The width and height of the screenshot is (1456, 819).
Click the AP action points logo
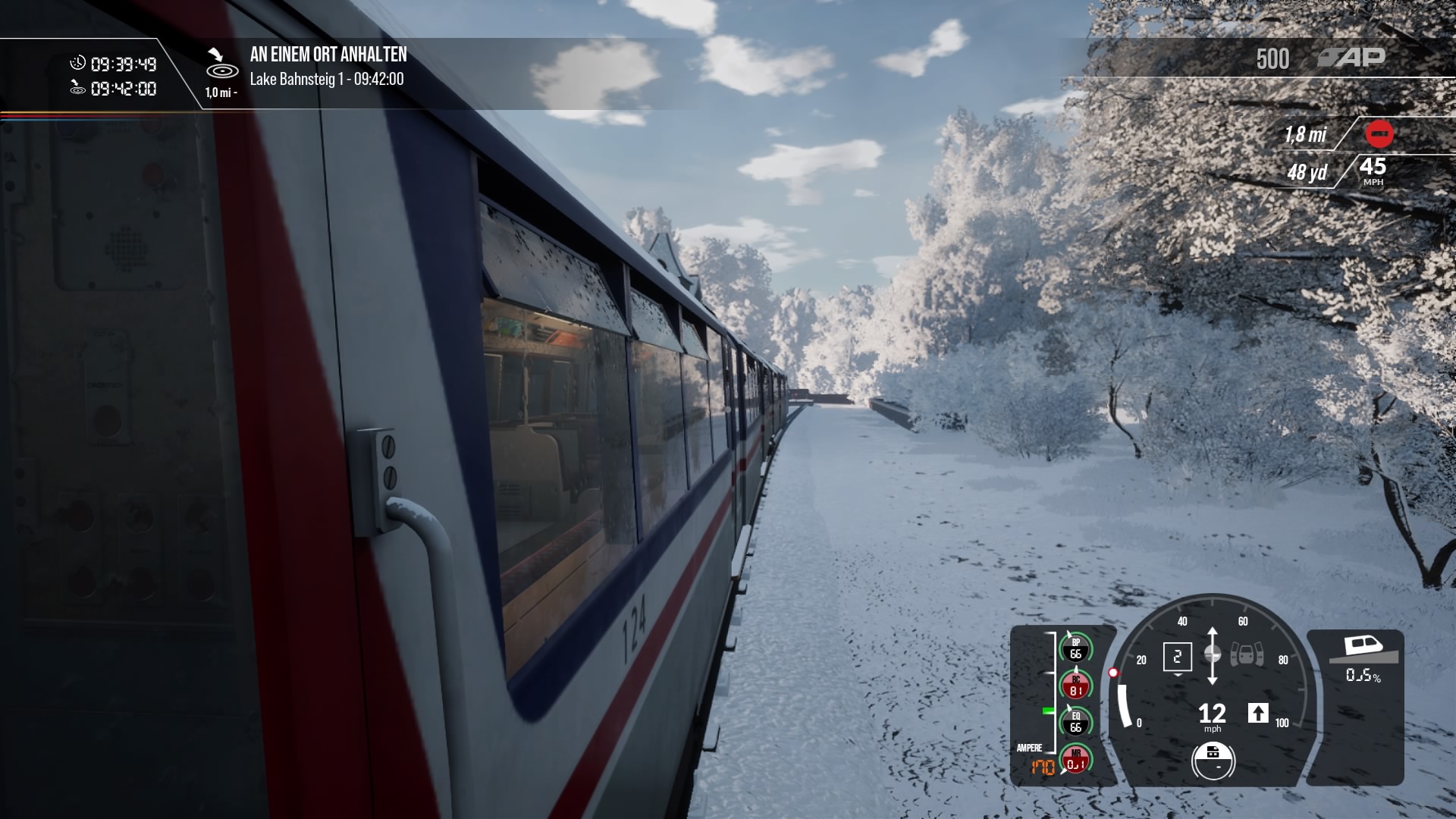1352,58
